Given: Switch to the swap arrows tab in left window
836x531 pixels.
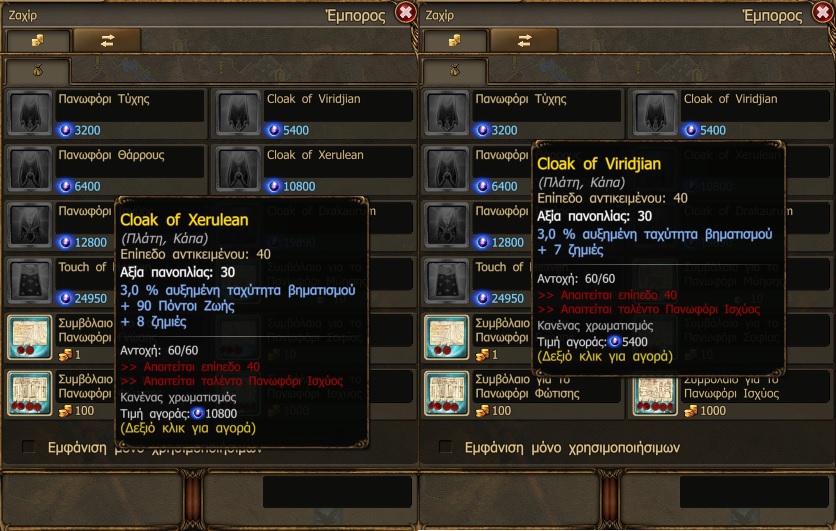Looking at the screenshot, I should 107,40.
